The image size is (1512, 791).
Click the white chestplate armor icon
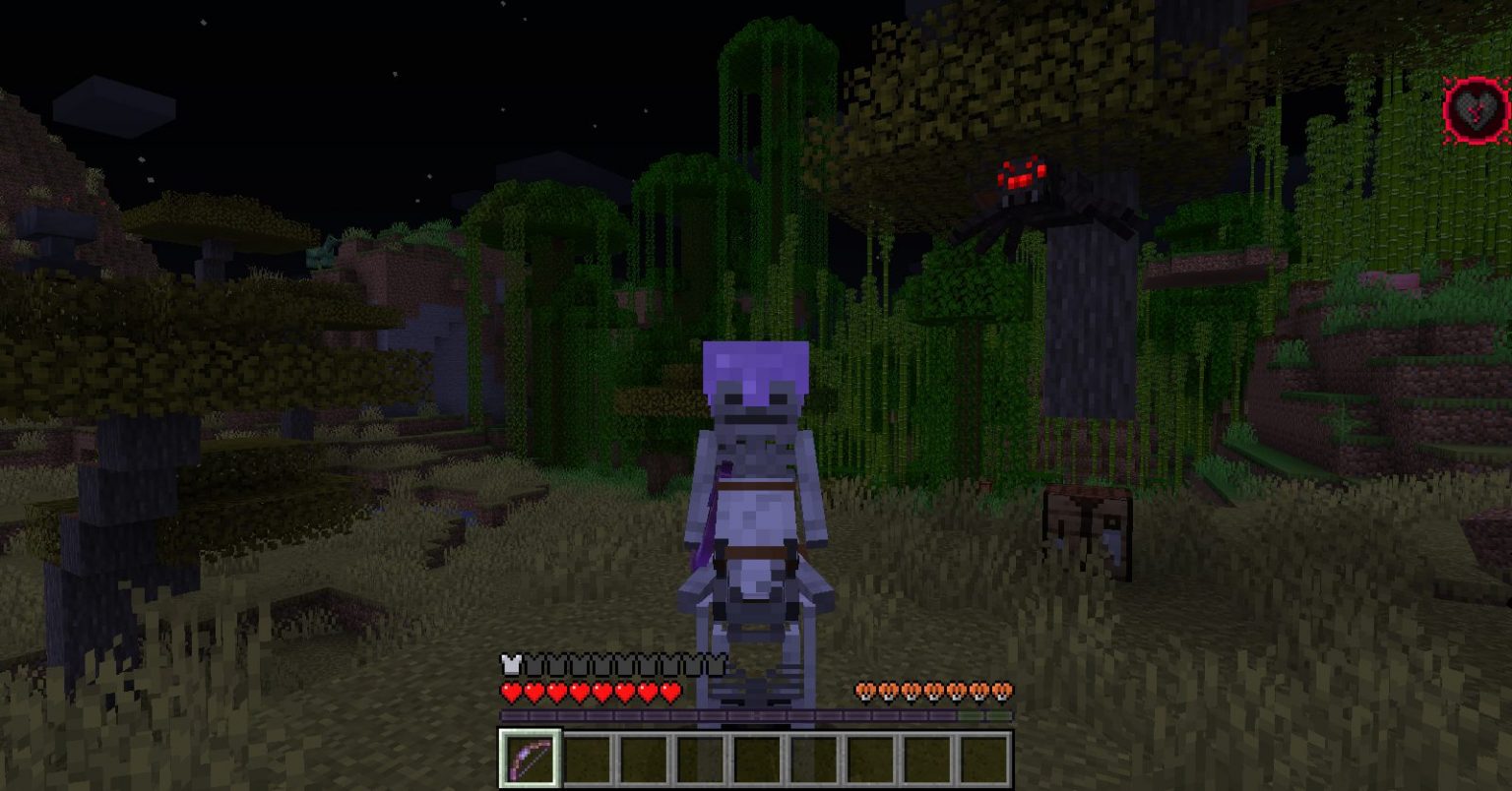[510, 663]
